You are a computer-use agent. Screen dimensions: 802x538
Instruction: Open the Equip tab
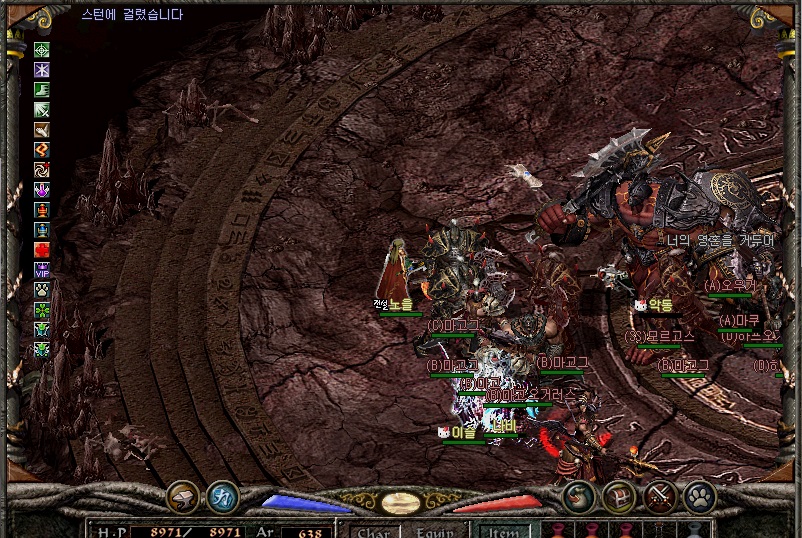point(435,531)
